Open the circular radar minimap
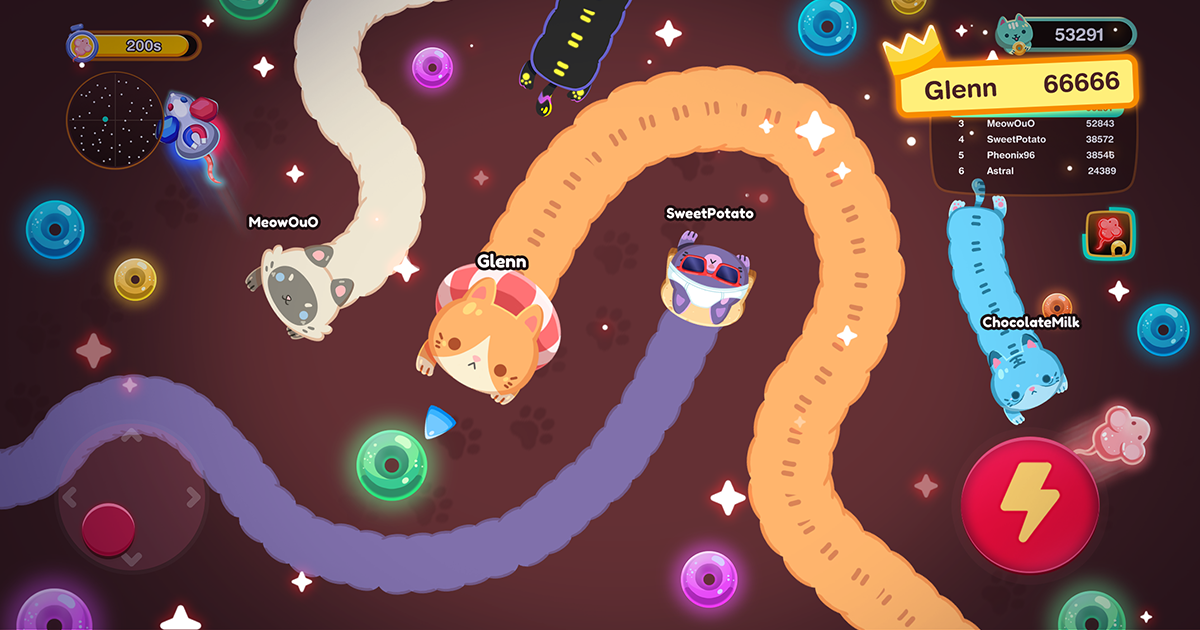Screen dimensions: 1200x630 (x=114, y=120)
